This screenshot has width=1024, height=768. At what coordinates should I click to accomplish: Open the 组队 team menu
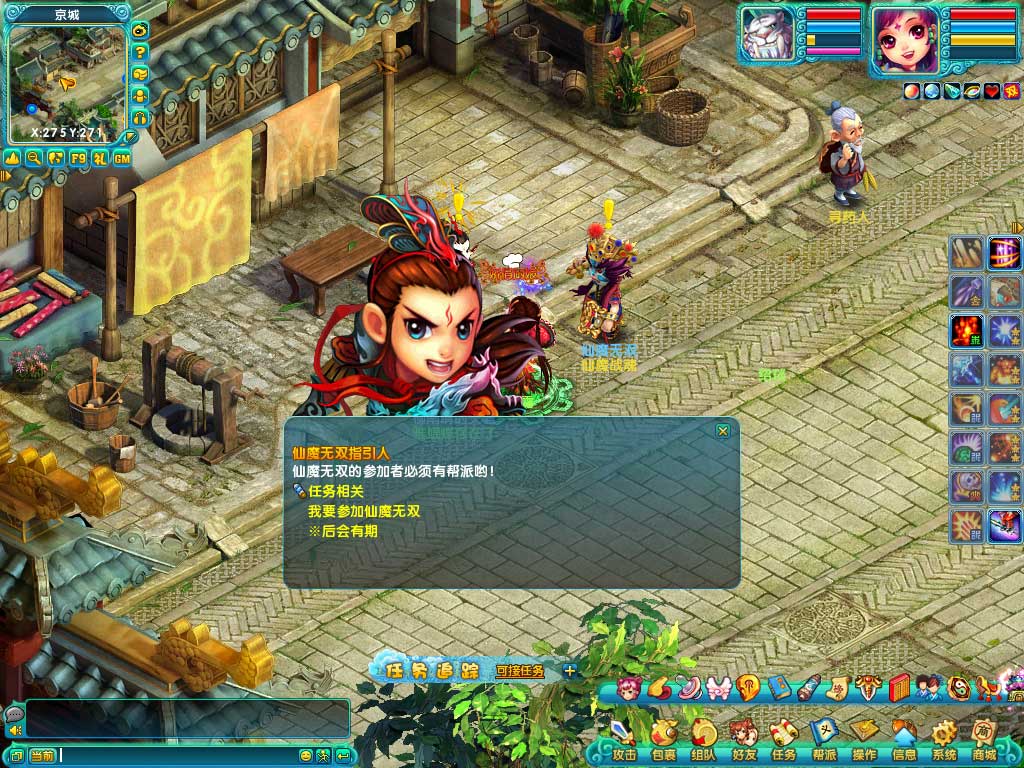click(x=703, y=741)
